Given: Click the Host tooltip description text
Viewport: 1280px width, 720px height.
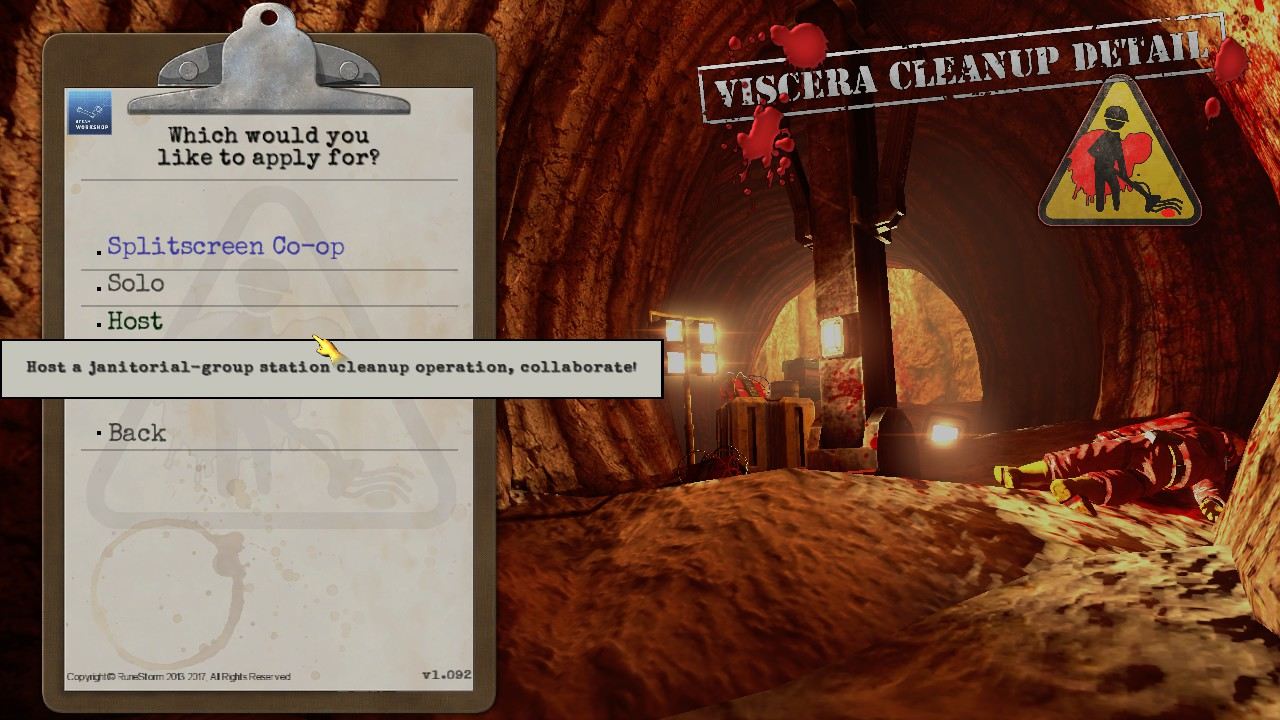Looking at the screenshot, I should [330, 367].
